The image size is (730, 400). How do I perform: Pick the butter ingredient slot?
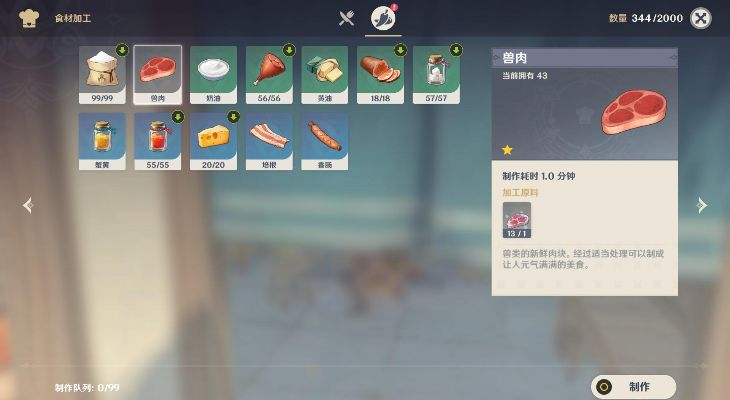click(325, 72)
